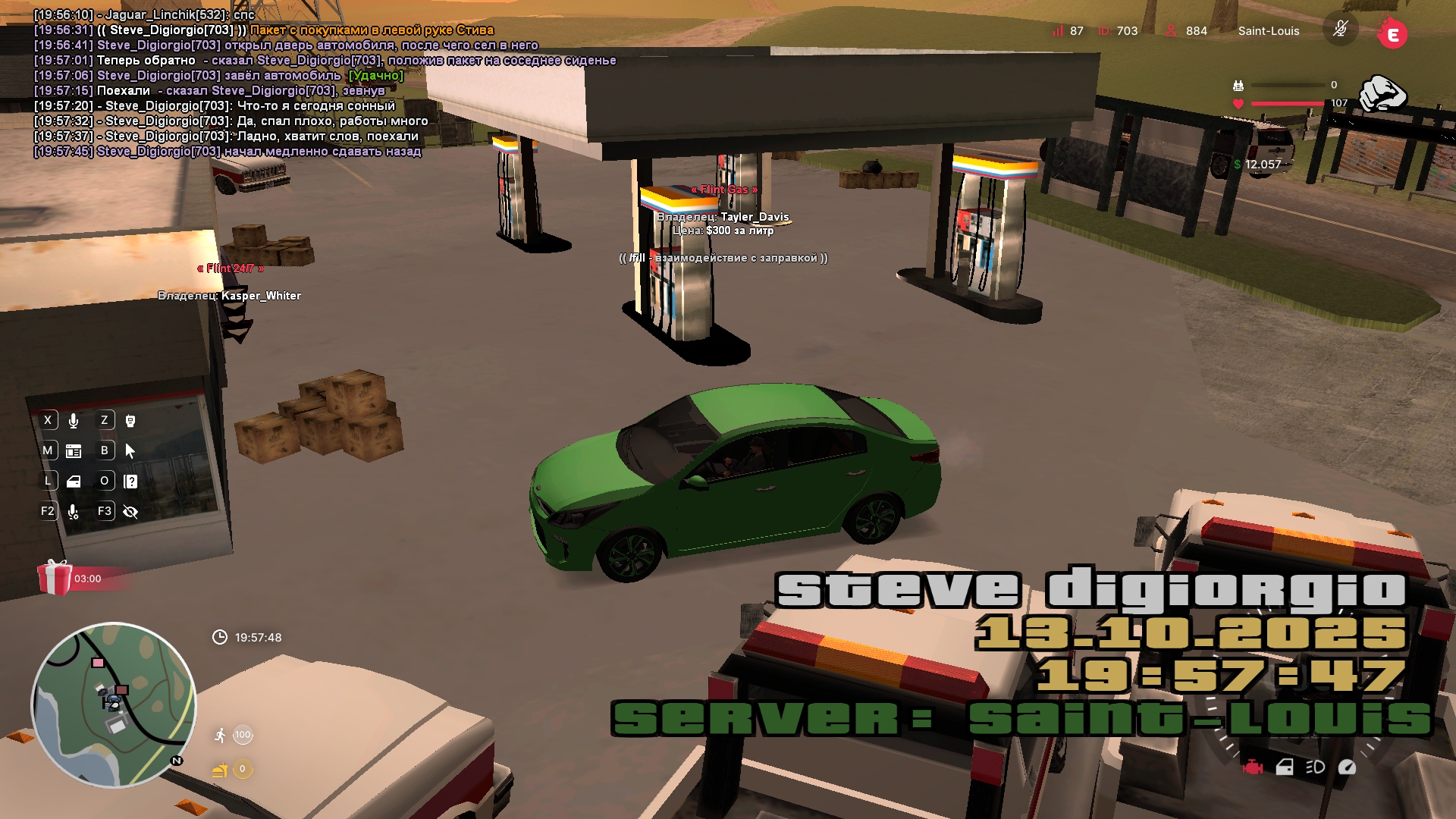Click the running man stamina icon
The height and width of the screenshot is (819, 1456).
coord(220,735)
